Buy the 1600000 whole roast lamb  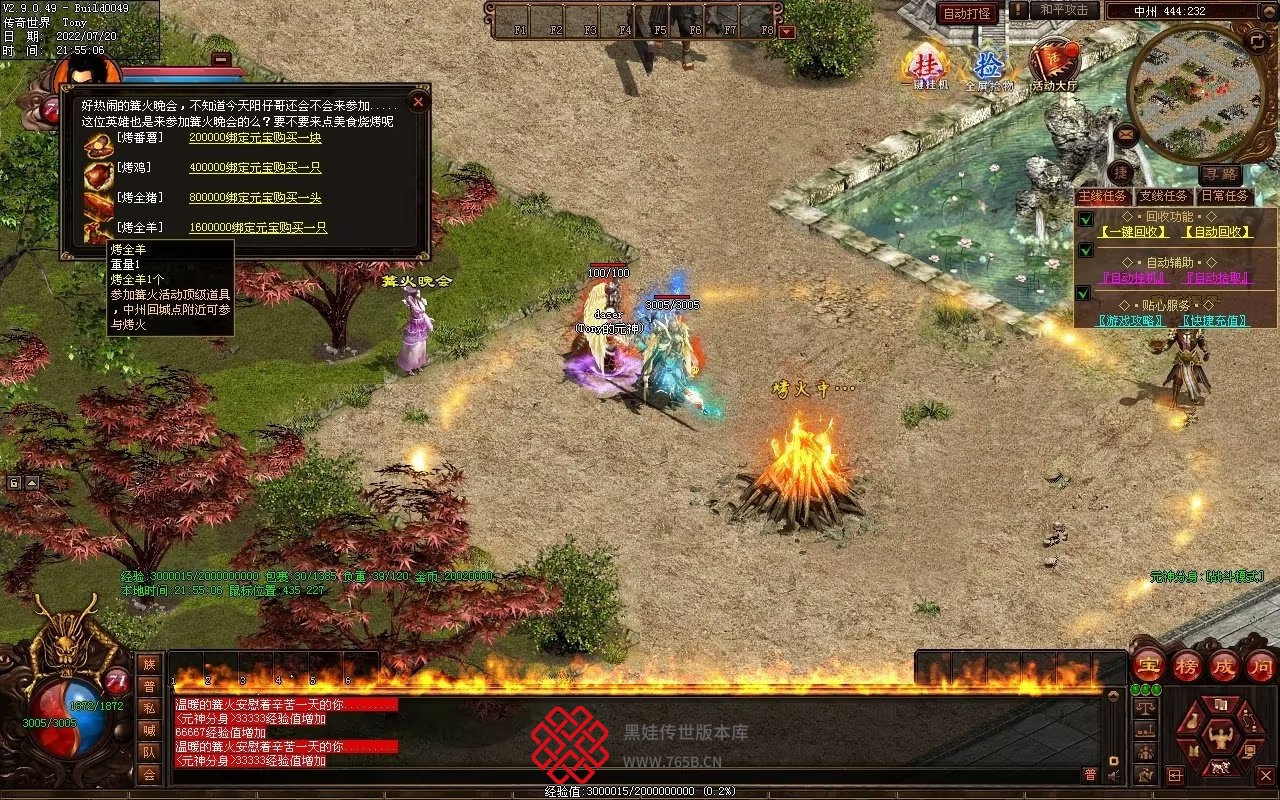(258, 228)
